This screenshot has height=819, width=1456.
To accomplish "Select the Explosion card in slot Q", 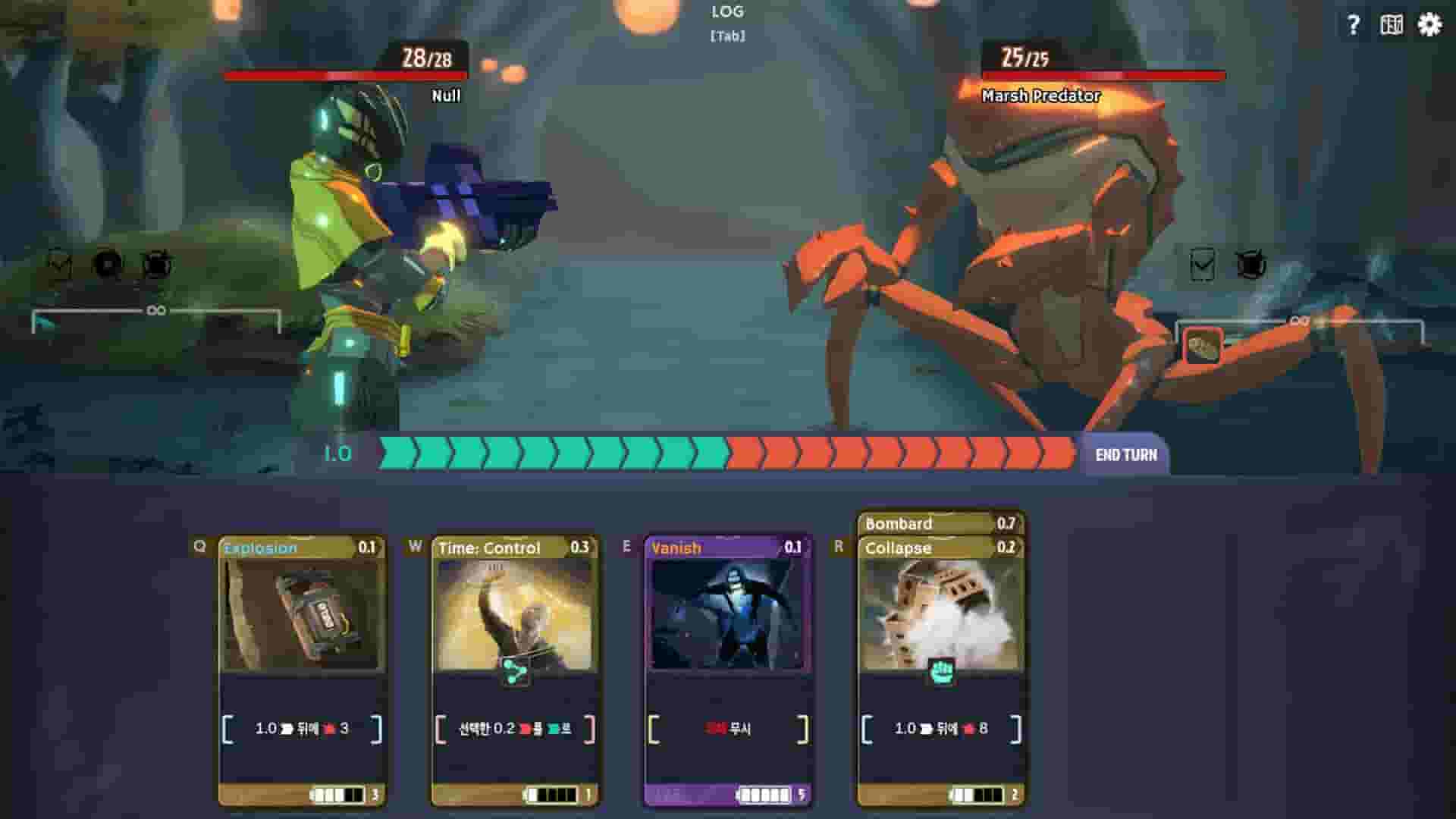I will [298, 660].
